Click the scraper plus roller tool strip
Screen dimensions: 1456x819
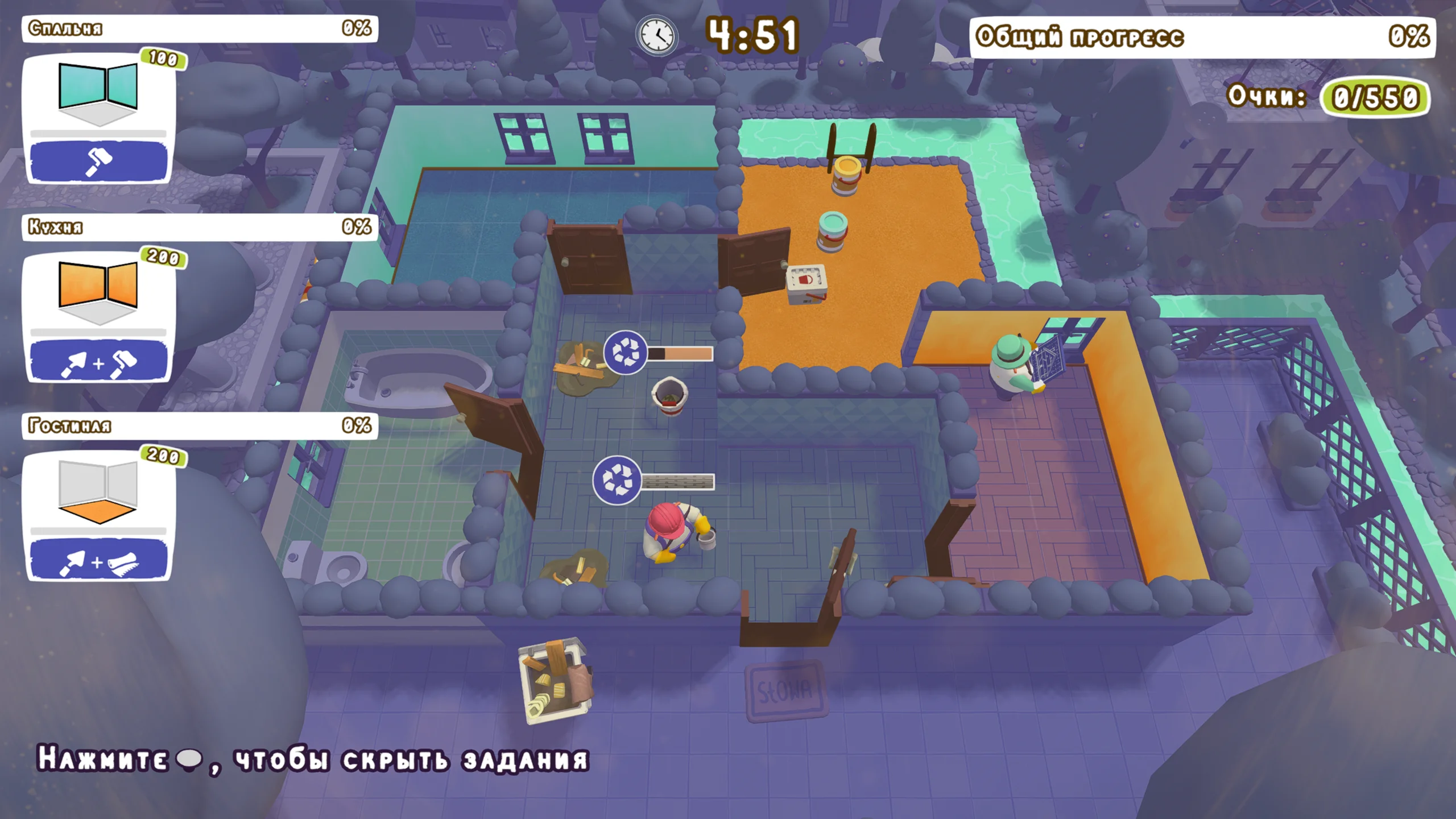pos(98,361)
